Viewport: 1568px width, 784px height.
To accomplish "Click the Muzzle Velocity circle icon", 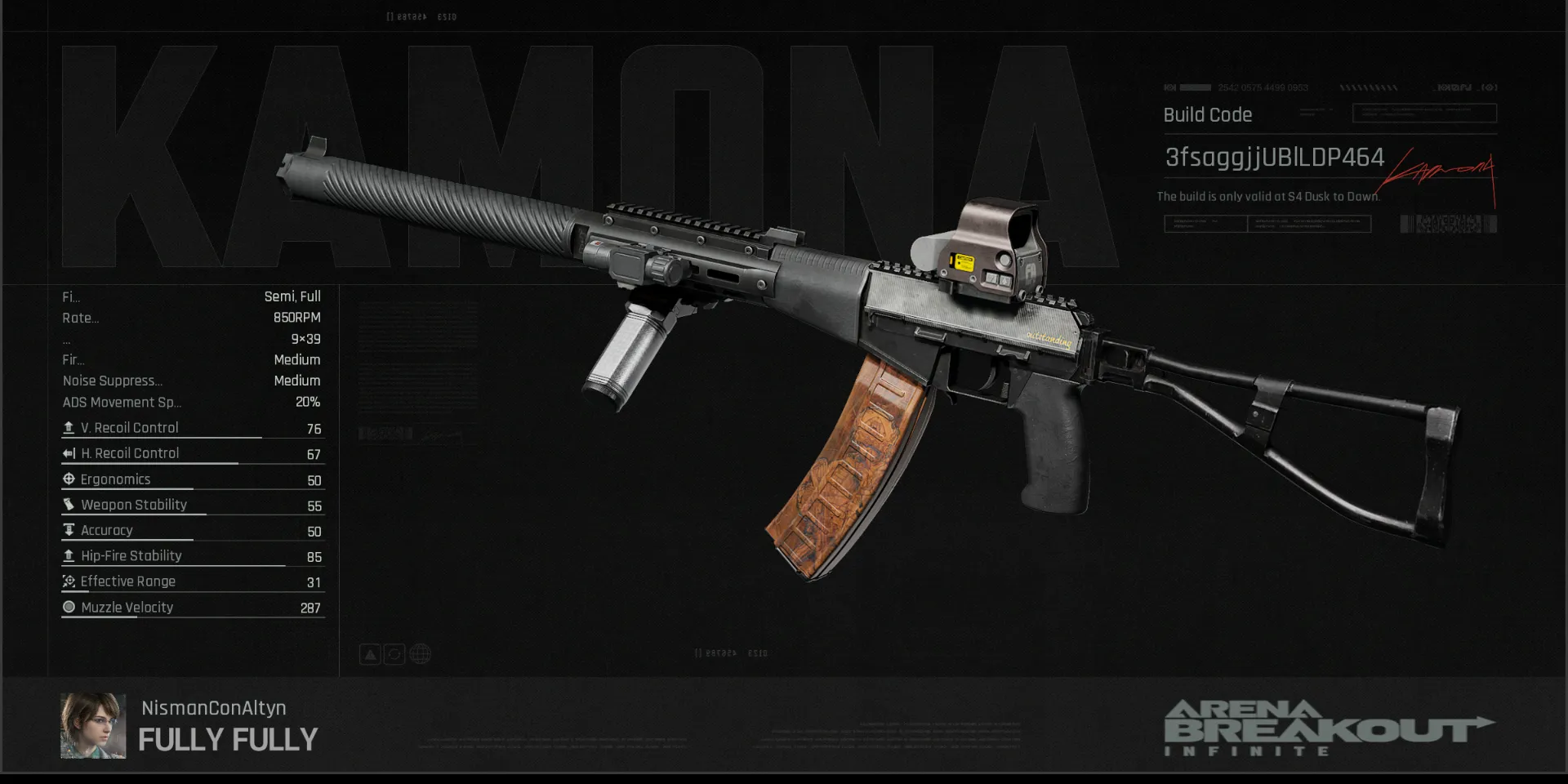I will click(x=69, y=607).
